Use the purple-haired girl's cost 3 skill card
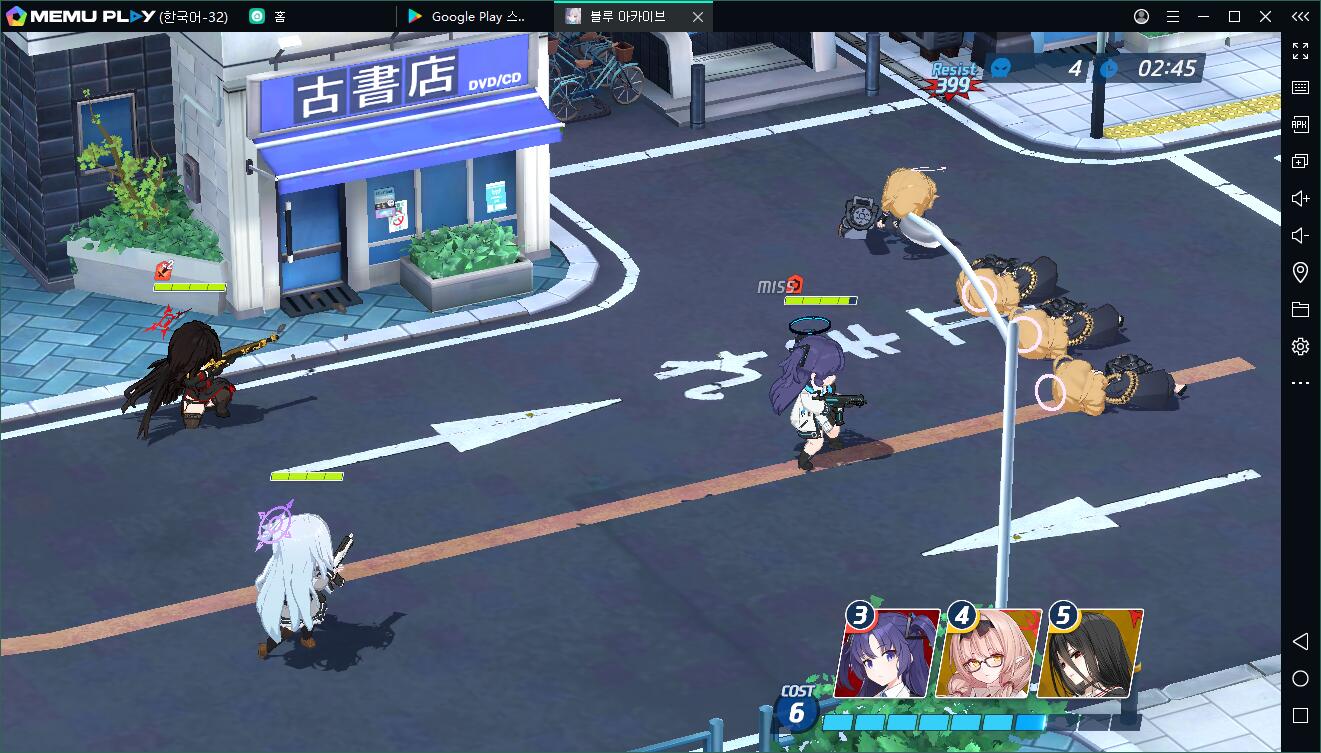The height and width of the screenshot is (753, 1321). [x=886, y=654]
